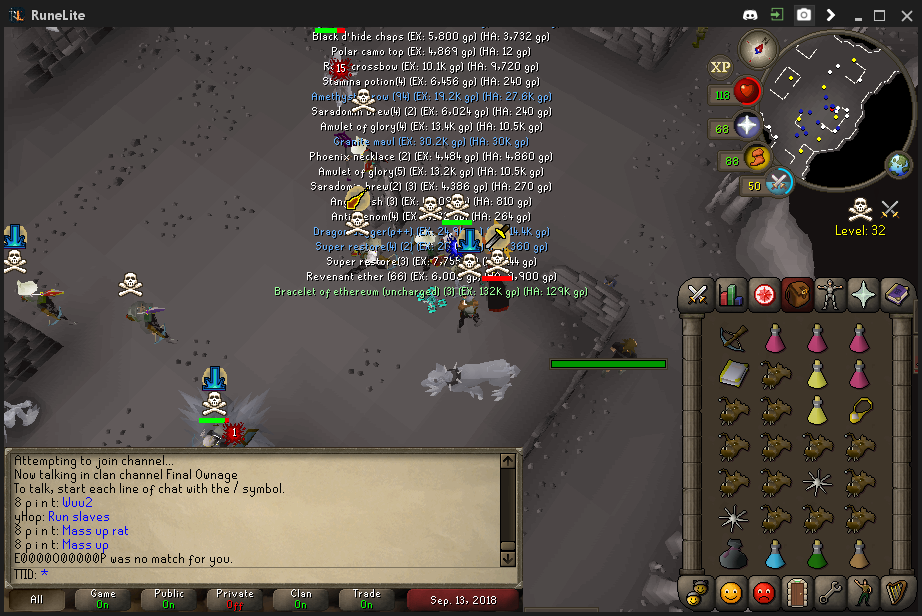922x616 pixels.
Task: Toggle run with the energy boot orb
Action: 756,158
